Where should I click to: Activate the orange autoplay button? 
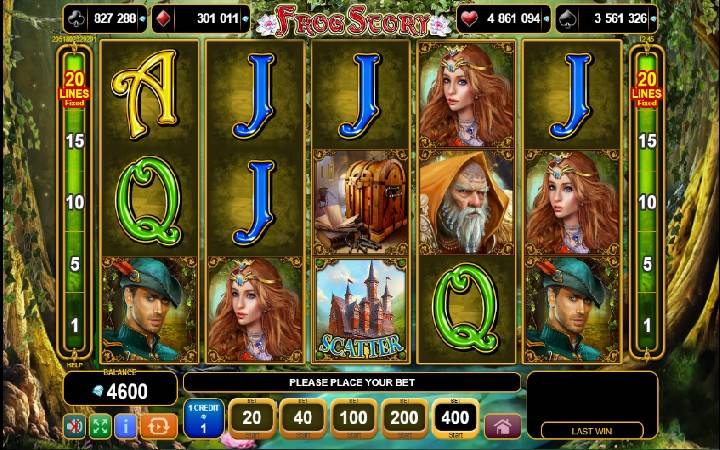(159, 426)
